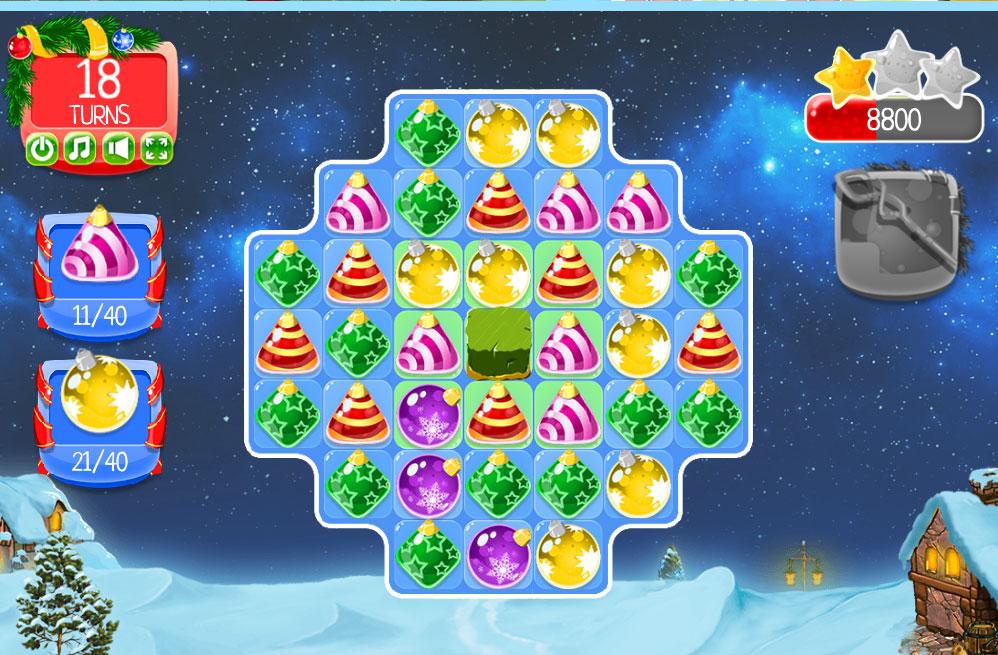This screenshot has height=655, width=998.
Task: Enter fullscreen with the expand arrows button
Action: click(x=156, y=150)
